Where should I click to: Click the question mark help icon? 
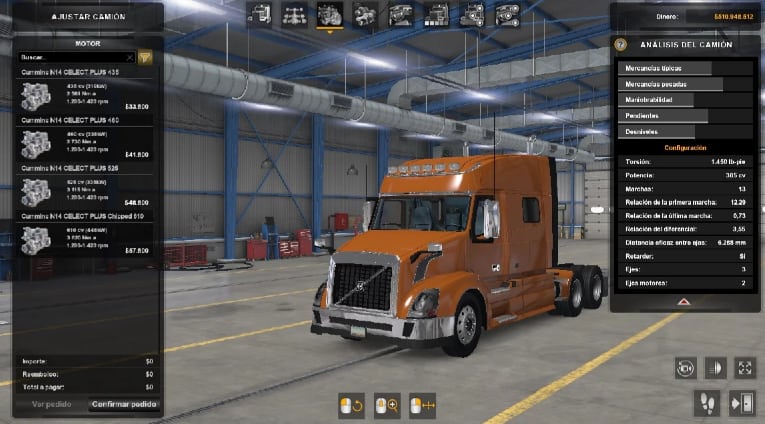click(x=621, y=44)
